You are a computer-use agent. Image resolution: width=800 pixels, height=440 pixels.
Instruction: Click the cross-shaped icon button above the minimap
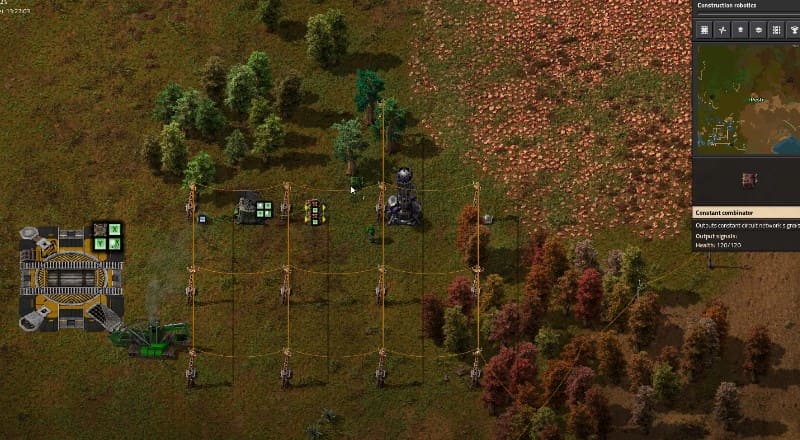(722, 30)
